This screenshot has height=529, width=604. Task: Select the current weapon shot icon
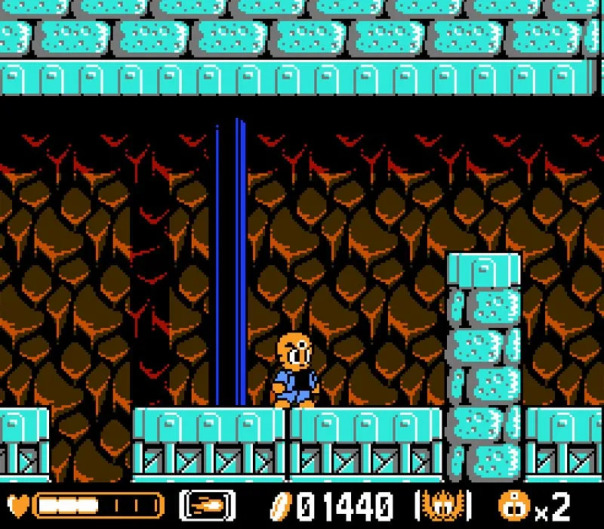(207, 505)
